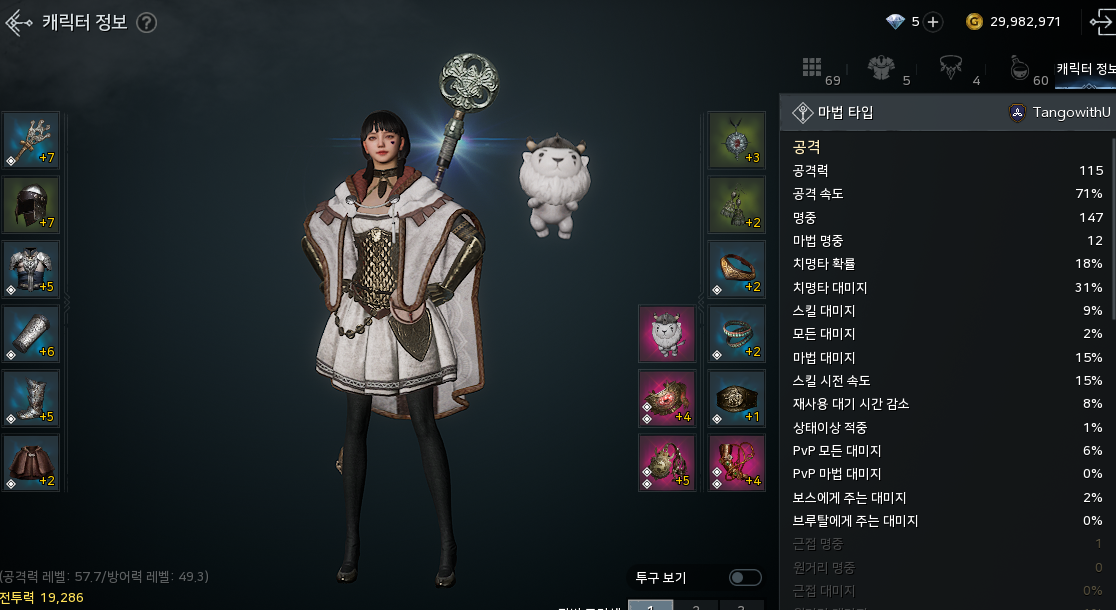Viewport: 1117px width, 610px height.
Task: Click the exit icon at top right
Action: tap(1101, 22)
